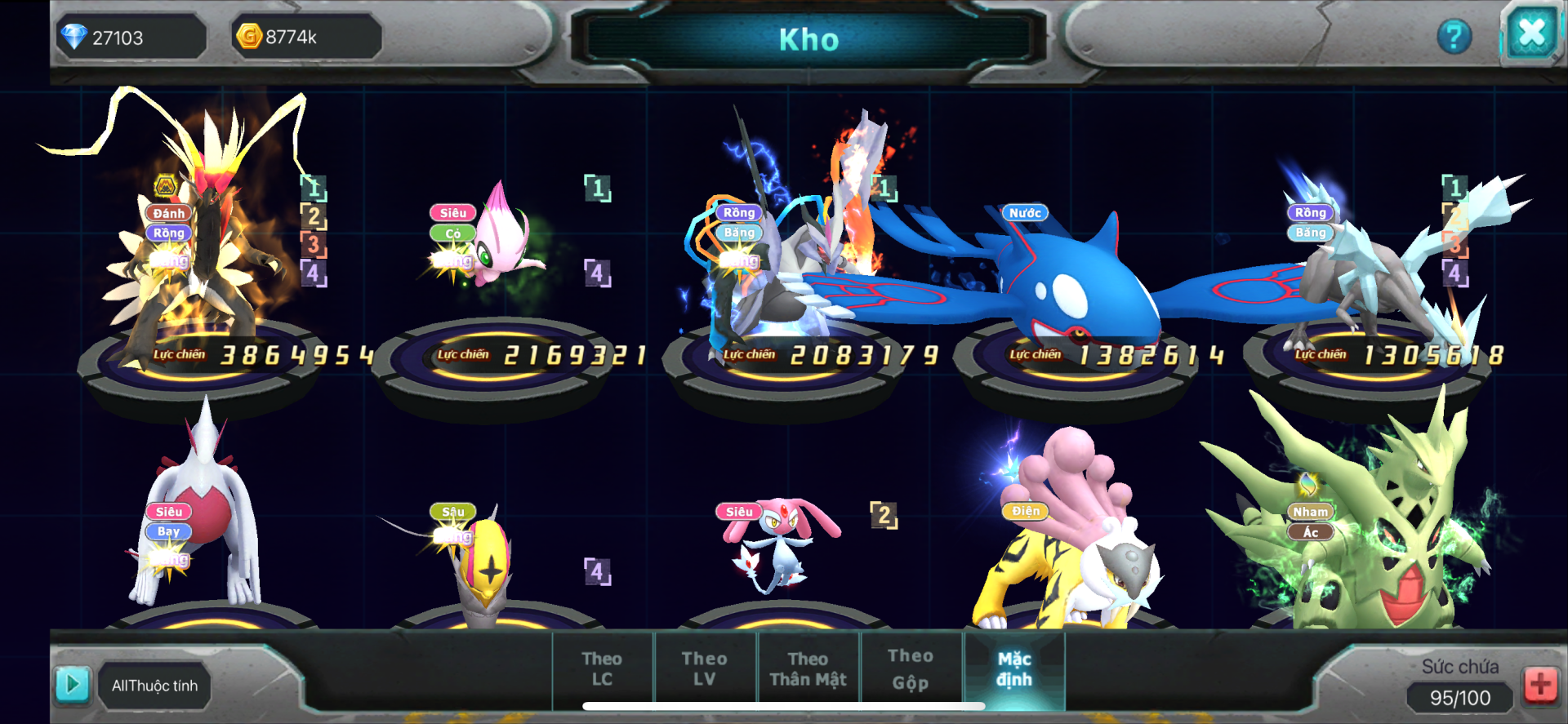Switch to Theo Thân Mật sorting
The height and width of the screenshot is (724, 1568).
coord(808,668)
